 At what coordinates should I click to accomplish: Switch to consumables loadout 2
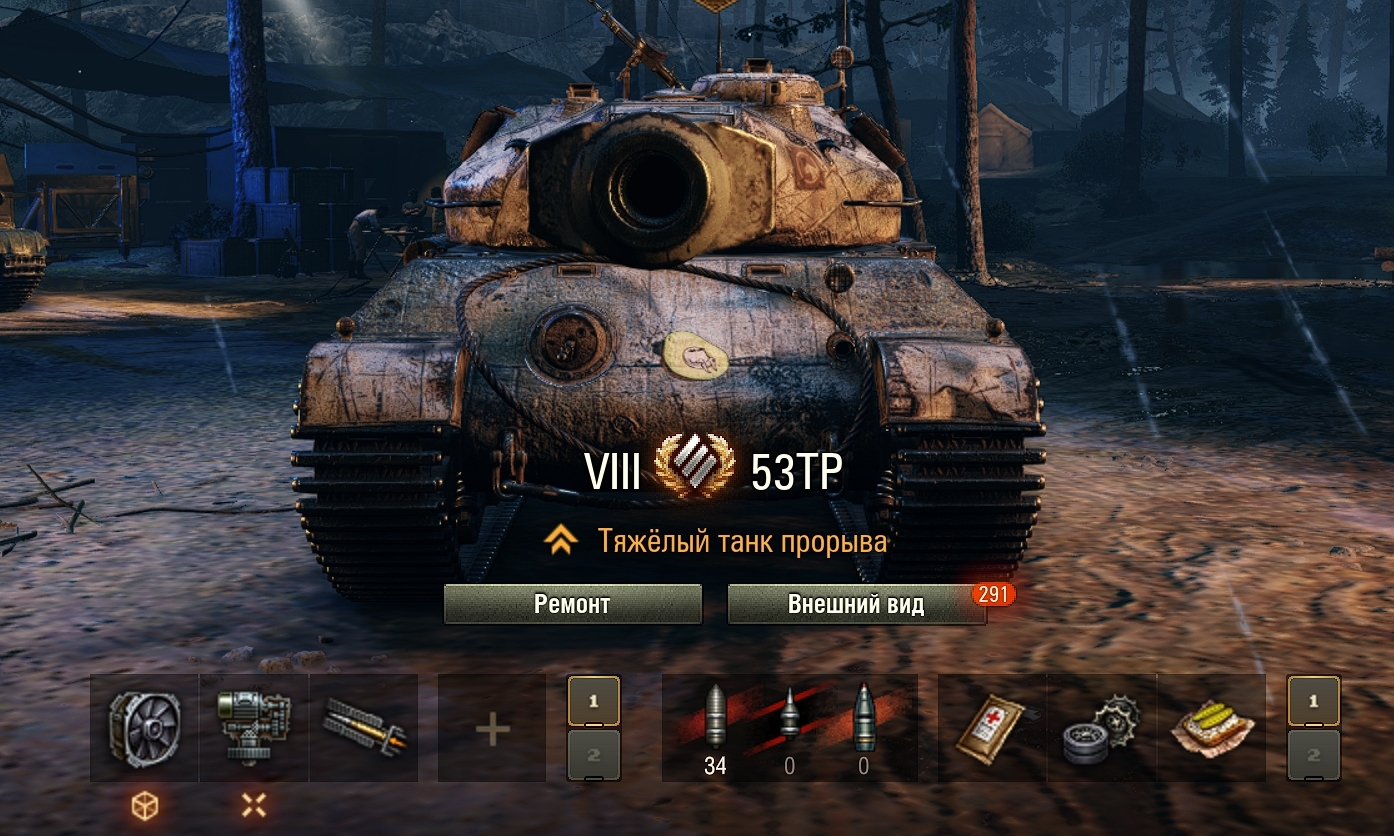pyautogui.click(x=1313, y=755)
